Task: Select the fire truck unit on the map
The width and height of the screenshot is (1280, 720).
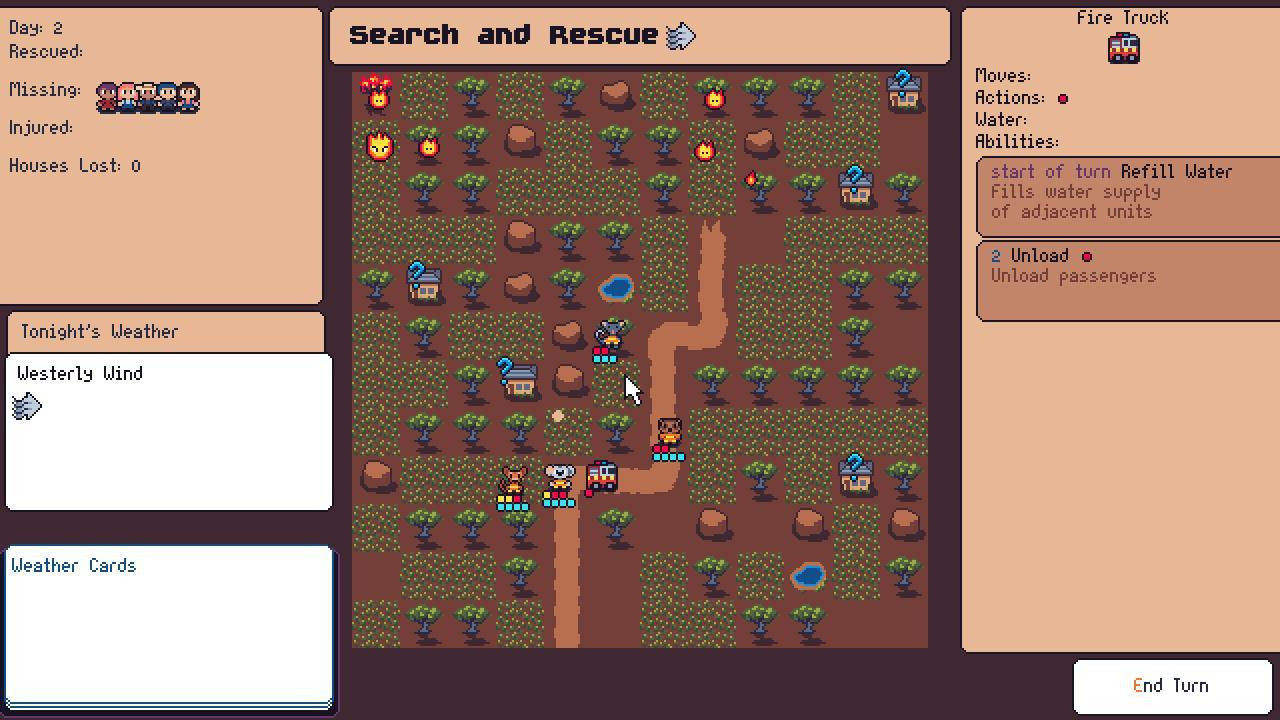Action: point(601,477)
